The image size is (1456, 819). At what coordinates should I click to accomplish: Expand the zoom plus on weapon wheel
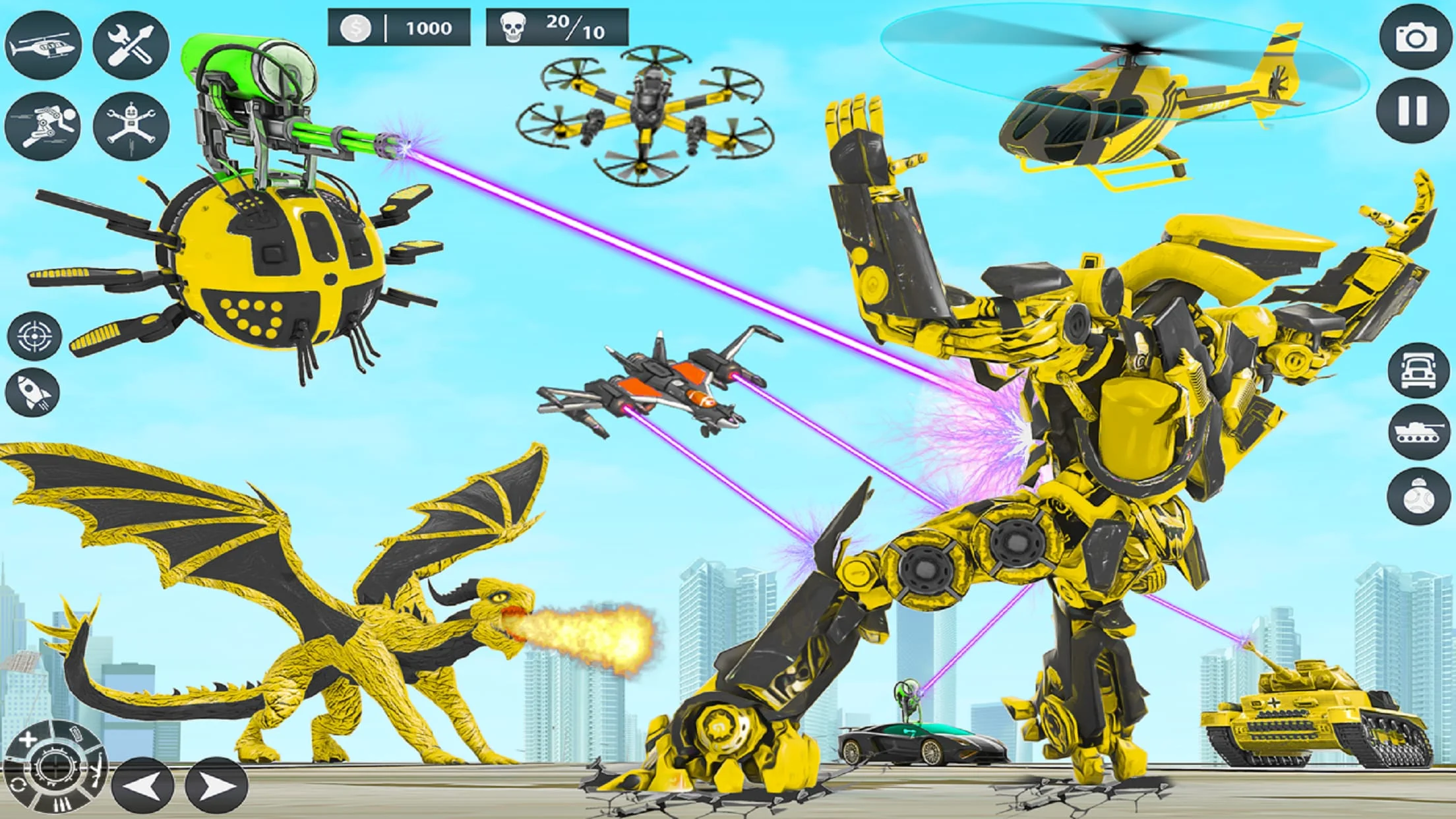pyautogui.click(x=28, y=739)
